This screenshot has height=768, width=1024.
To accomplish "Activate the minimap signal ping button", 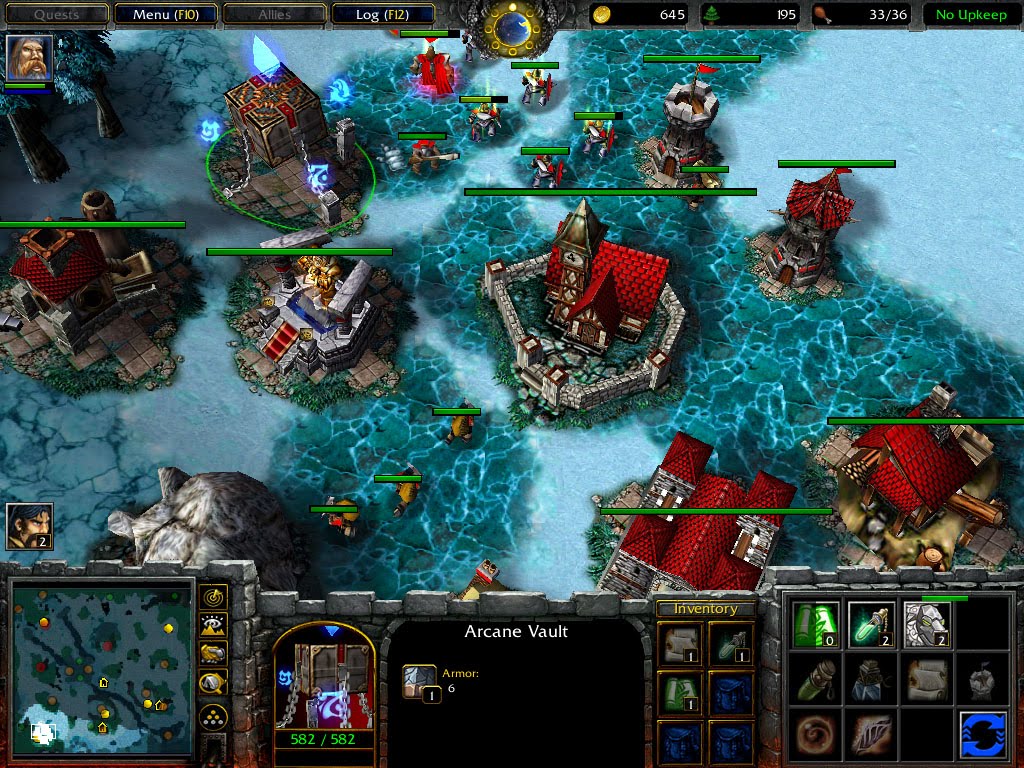I will (213, 598).
